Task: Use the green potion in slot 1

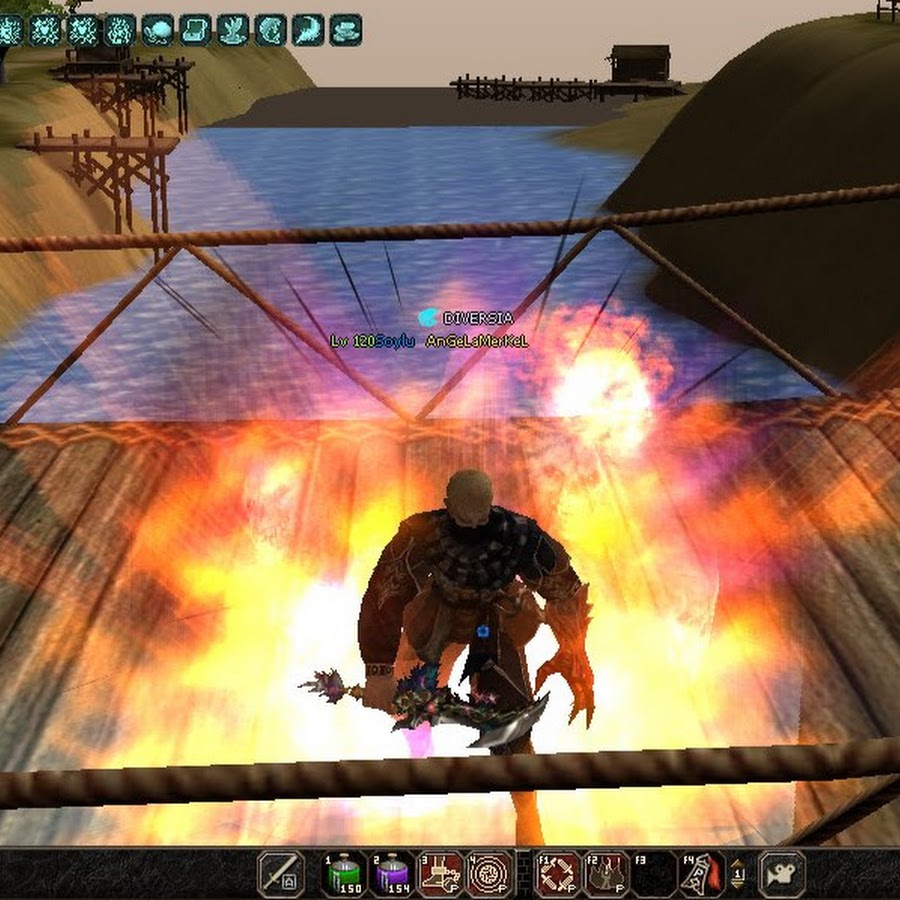Action: 345,873
